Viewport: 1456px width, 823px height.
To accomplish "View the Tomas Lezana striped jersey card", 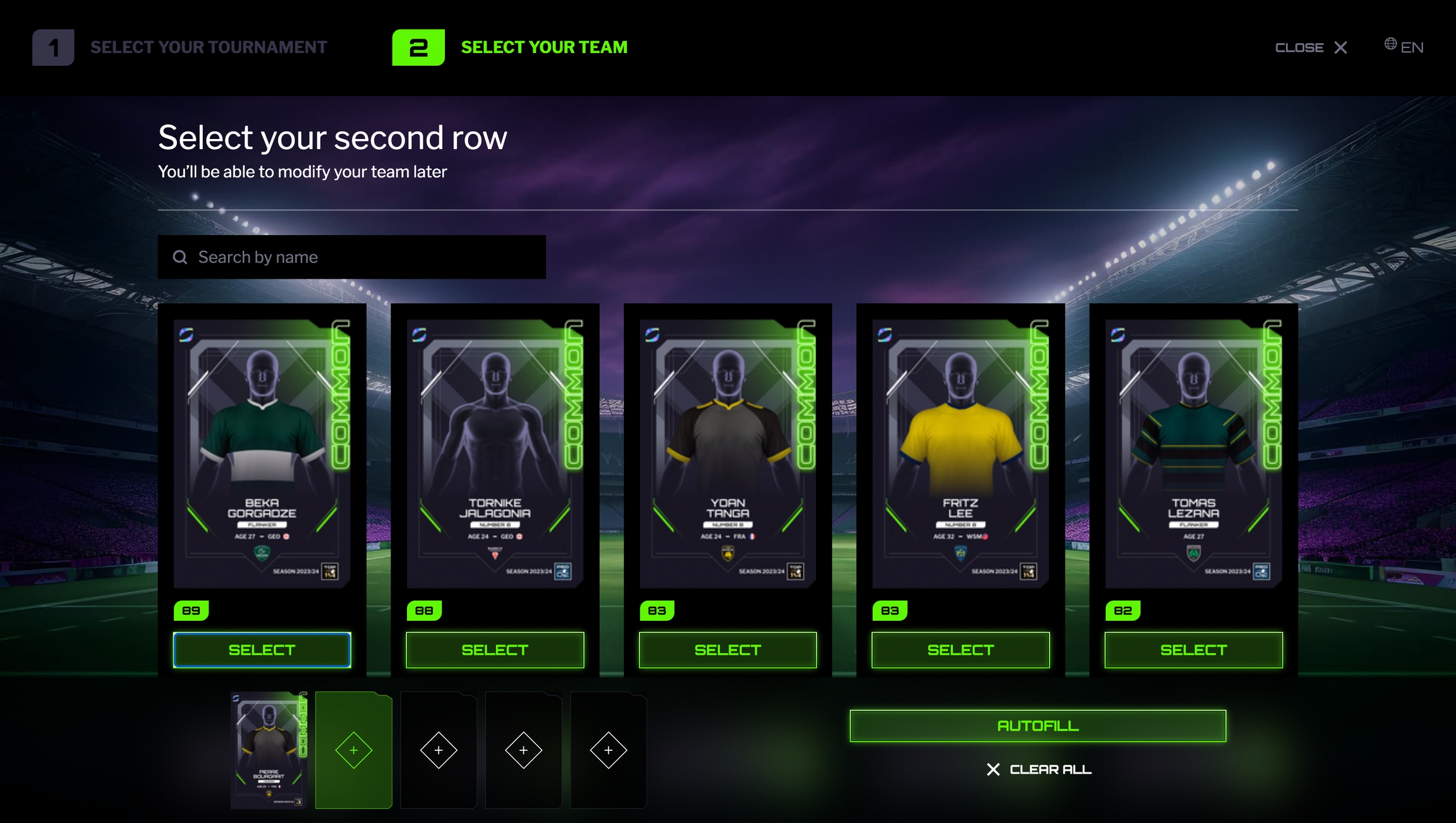I will [1193, 453].
